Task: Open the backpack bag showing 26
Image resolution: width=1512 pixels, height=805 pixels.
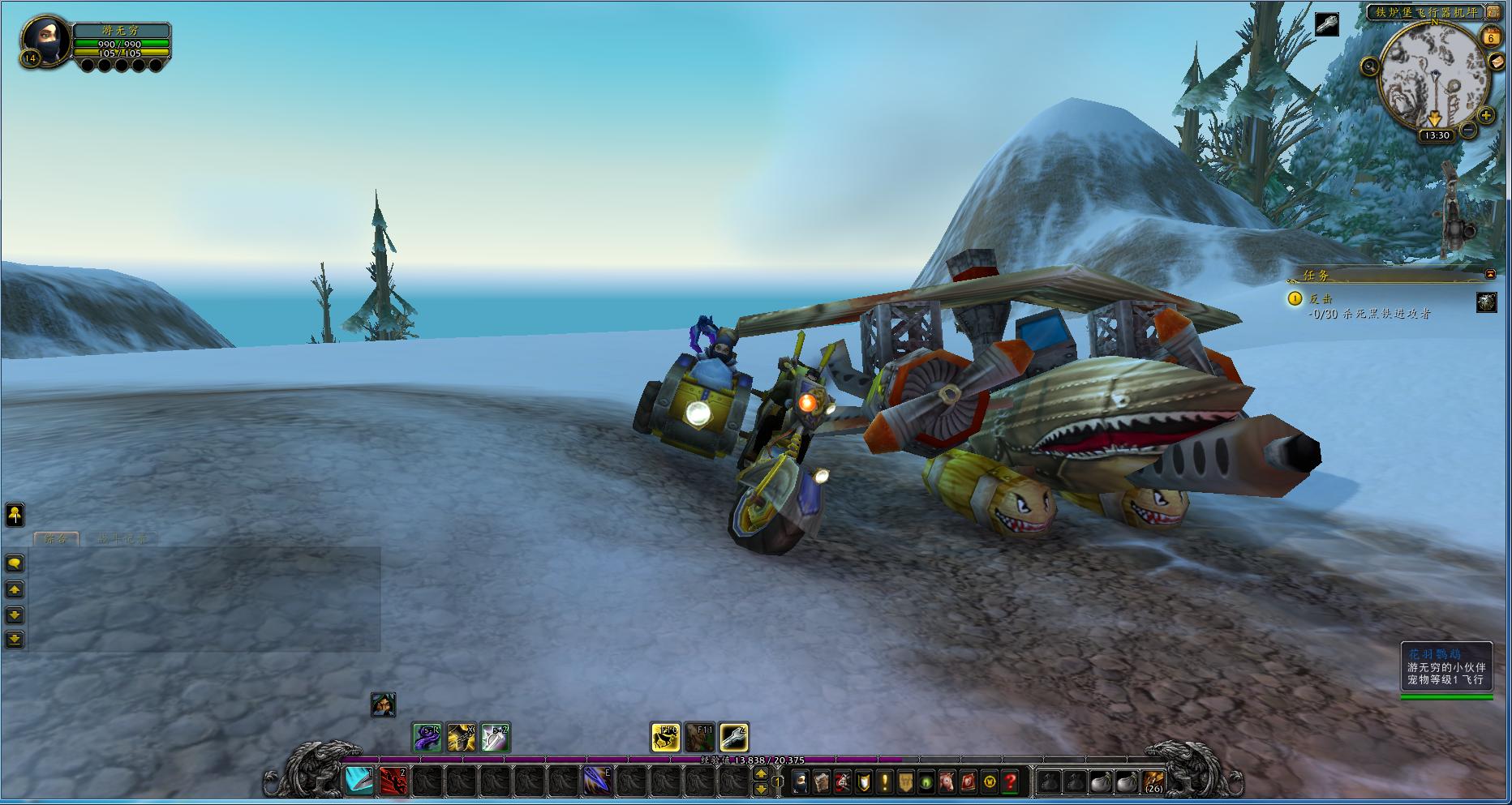Action: pyautogui.click(x=1153, y=782)
